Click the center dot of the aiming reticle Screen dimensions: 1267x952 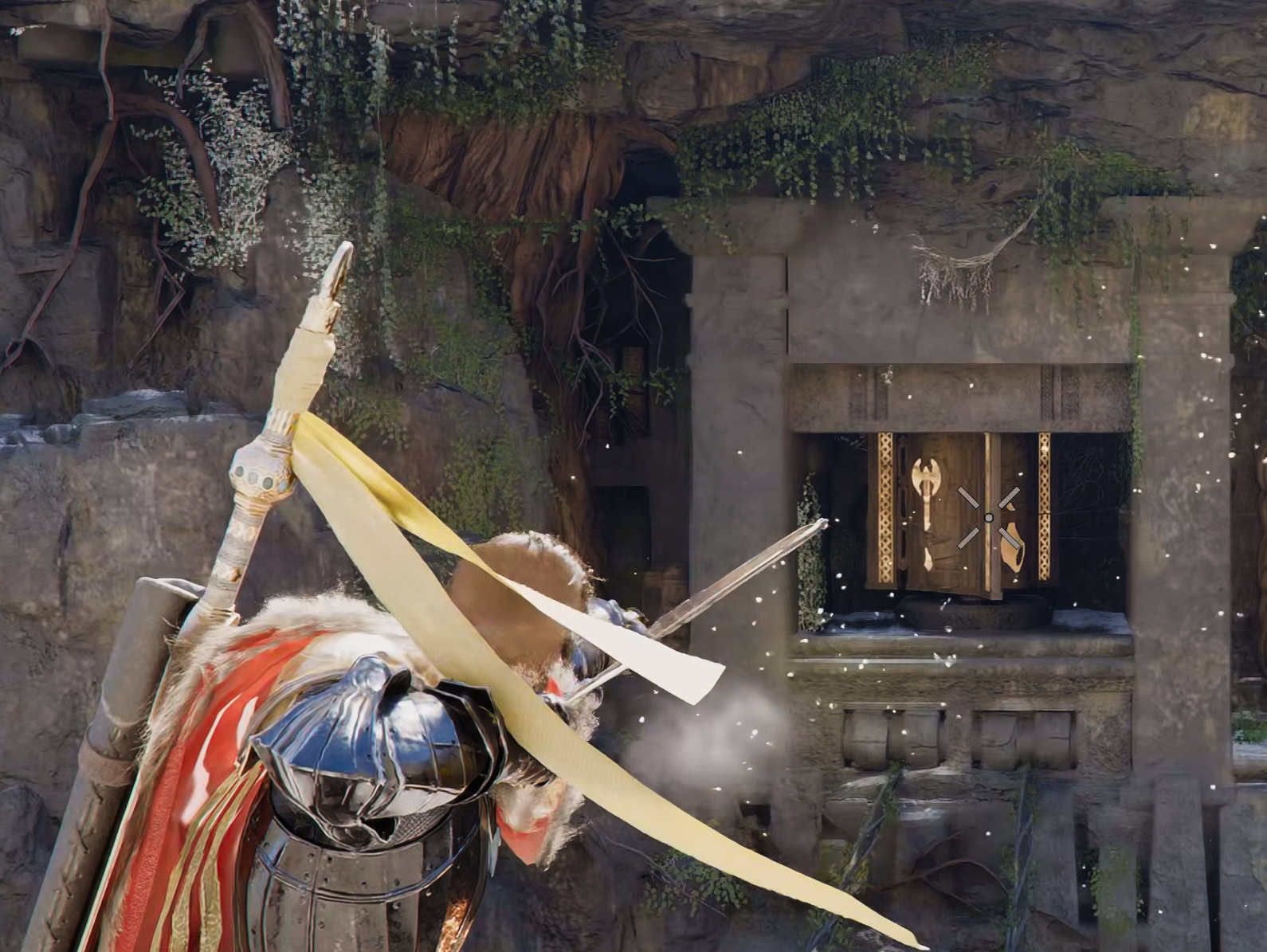pos(988,516)
